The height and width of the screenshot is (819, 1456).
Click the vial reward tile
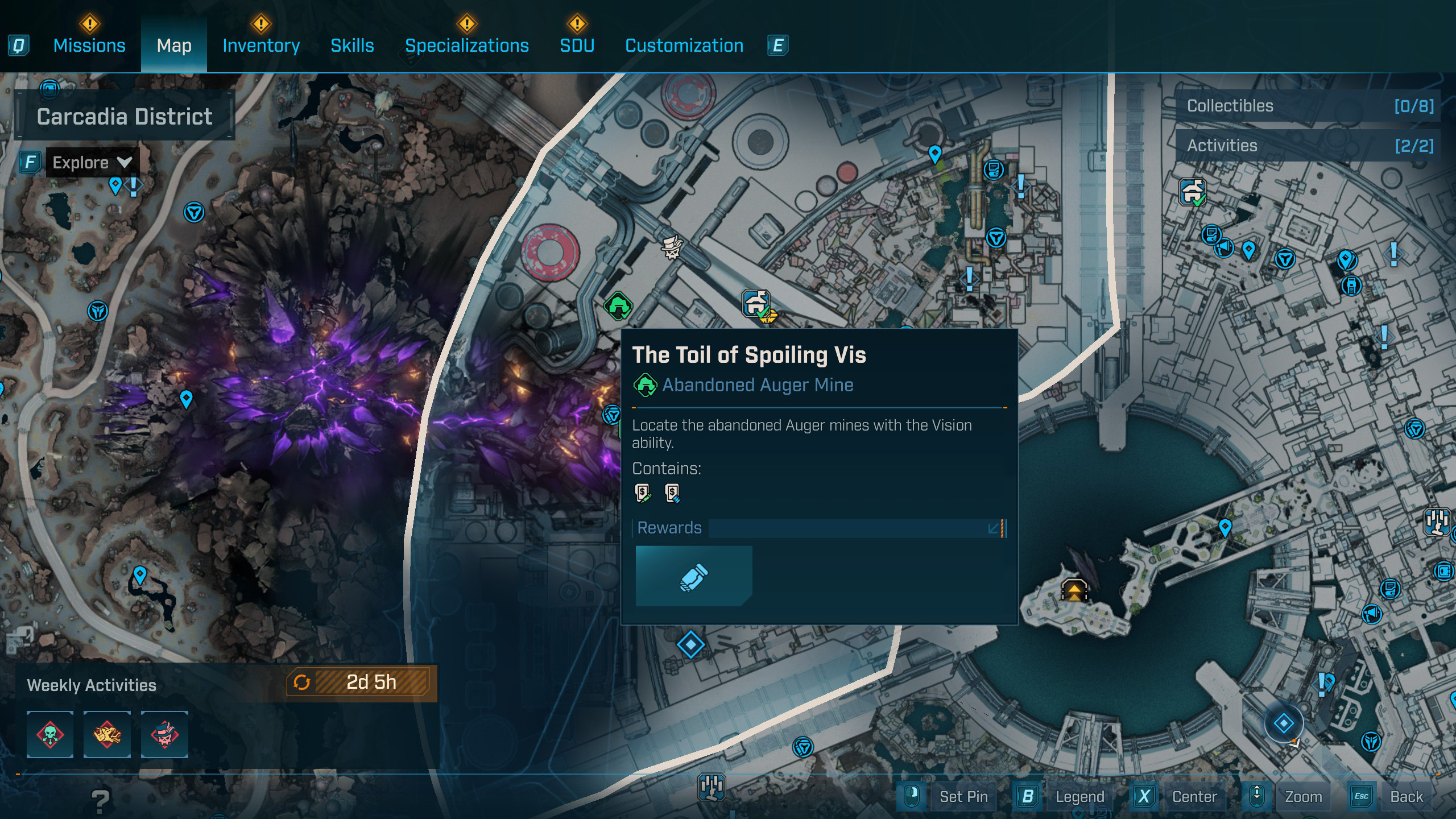click(x=694, y=576)
